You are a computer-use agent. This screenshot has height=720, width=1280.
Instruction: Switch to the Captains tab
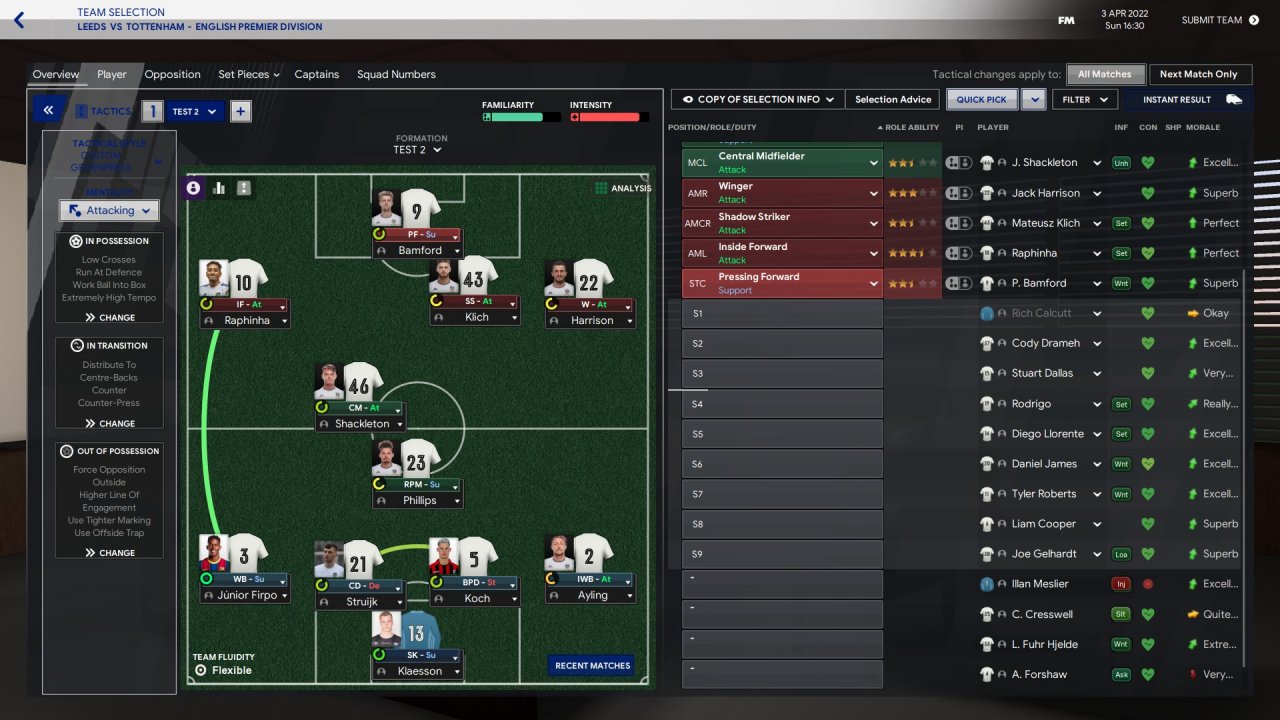tap(316, 75)
